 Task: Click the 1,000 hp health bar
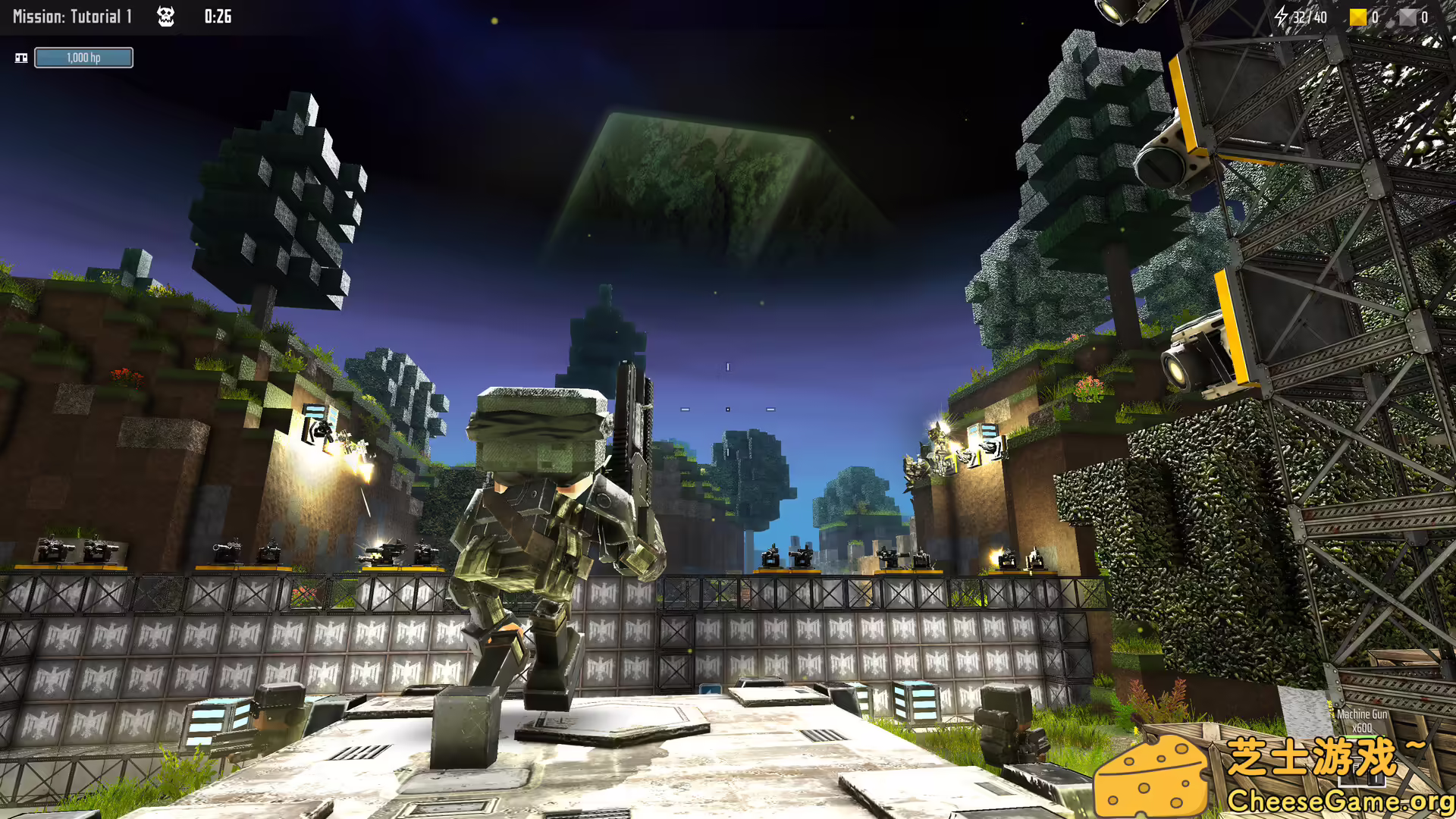tap(83, 57)
